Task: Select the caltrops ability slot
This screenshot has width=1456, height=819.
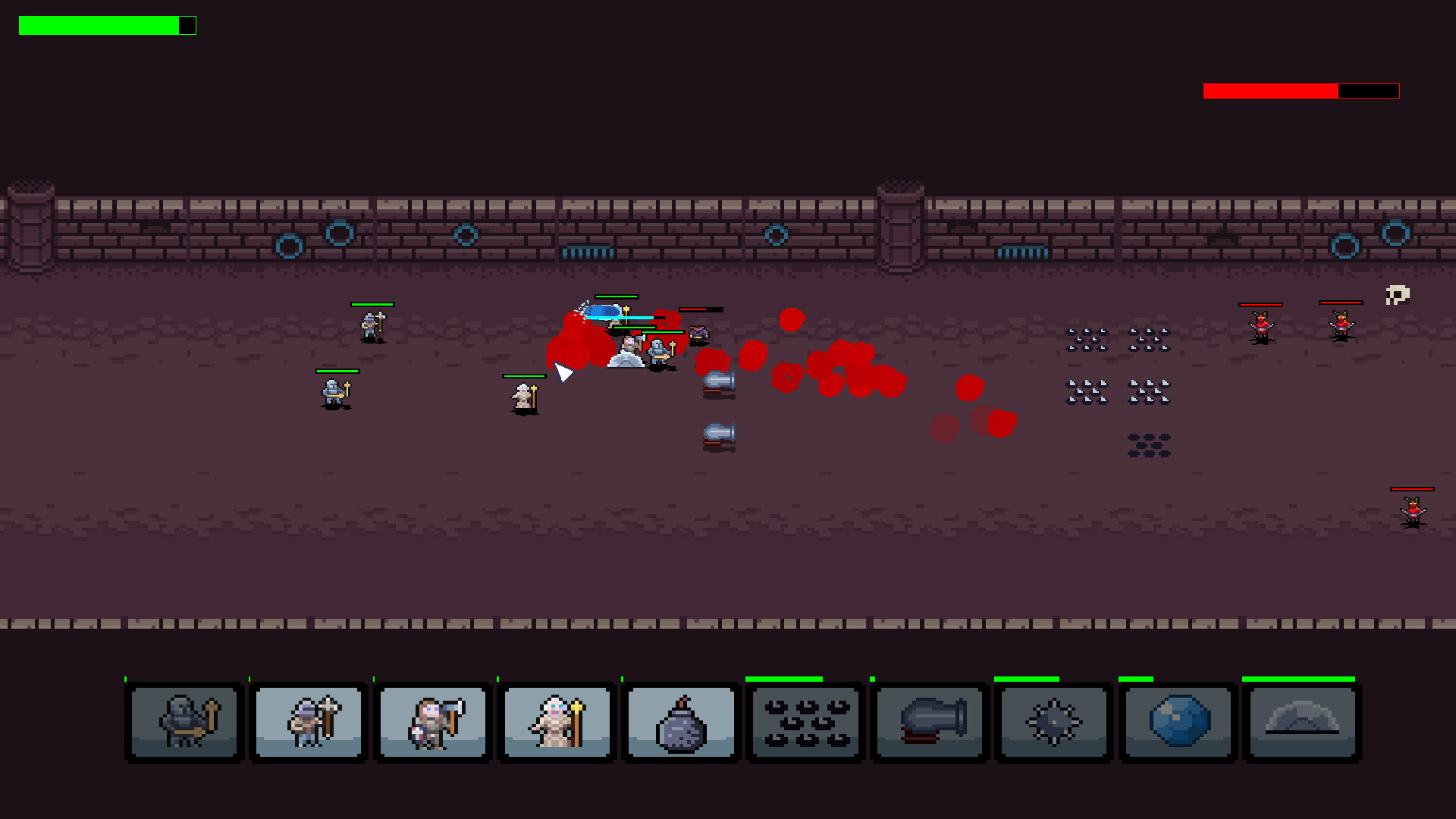Action: pyautogui.click(x=804, y=722)
